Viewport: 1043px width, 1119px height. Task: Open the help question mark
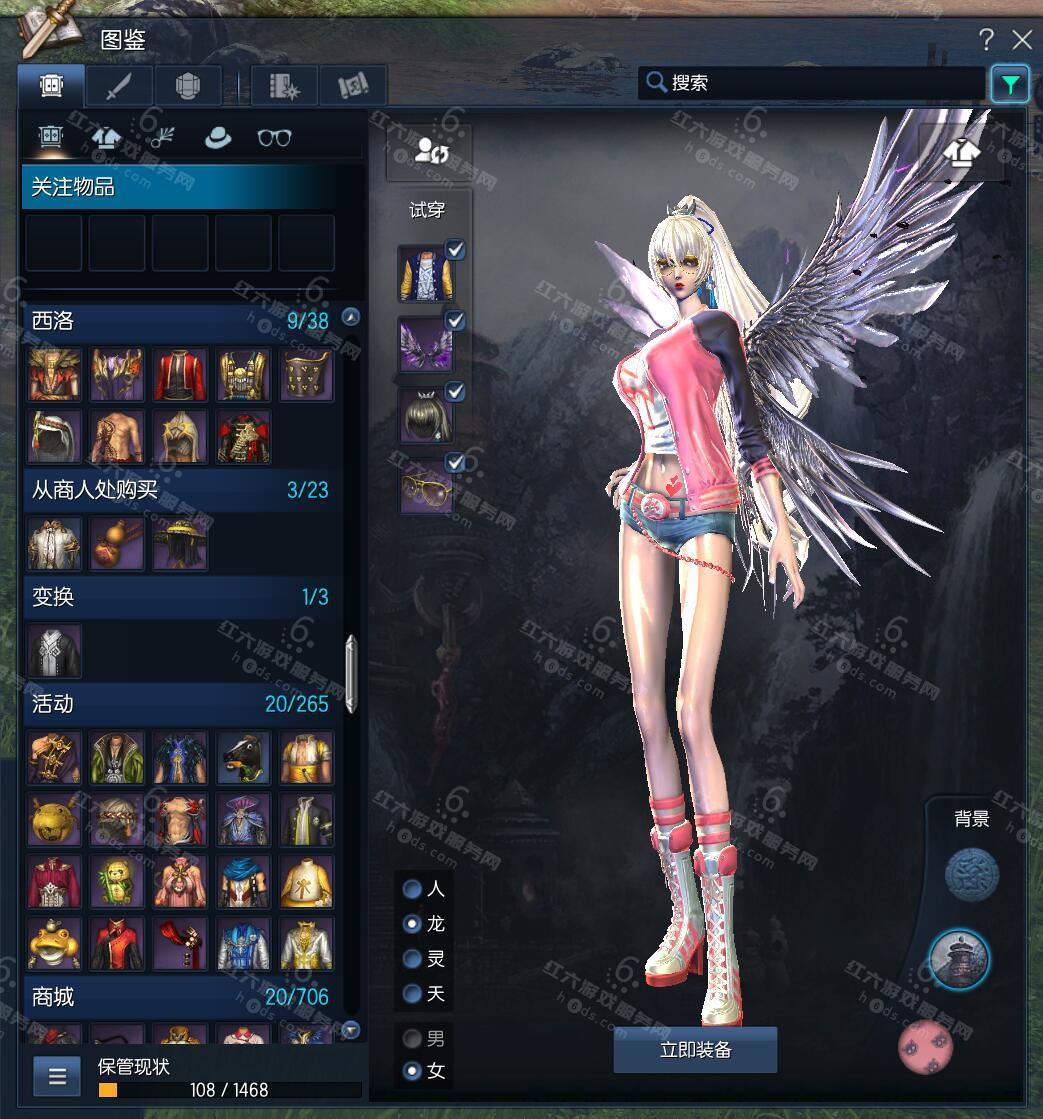986,40
